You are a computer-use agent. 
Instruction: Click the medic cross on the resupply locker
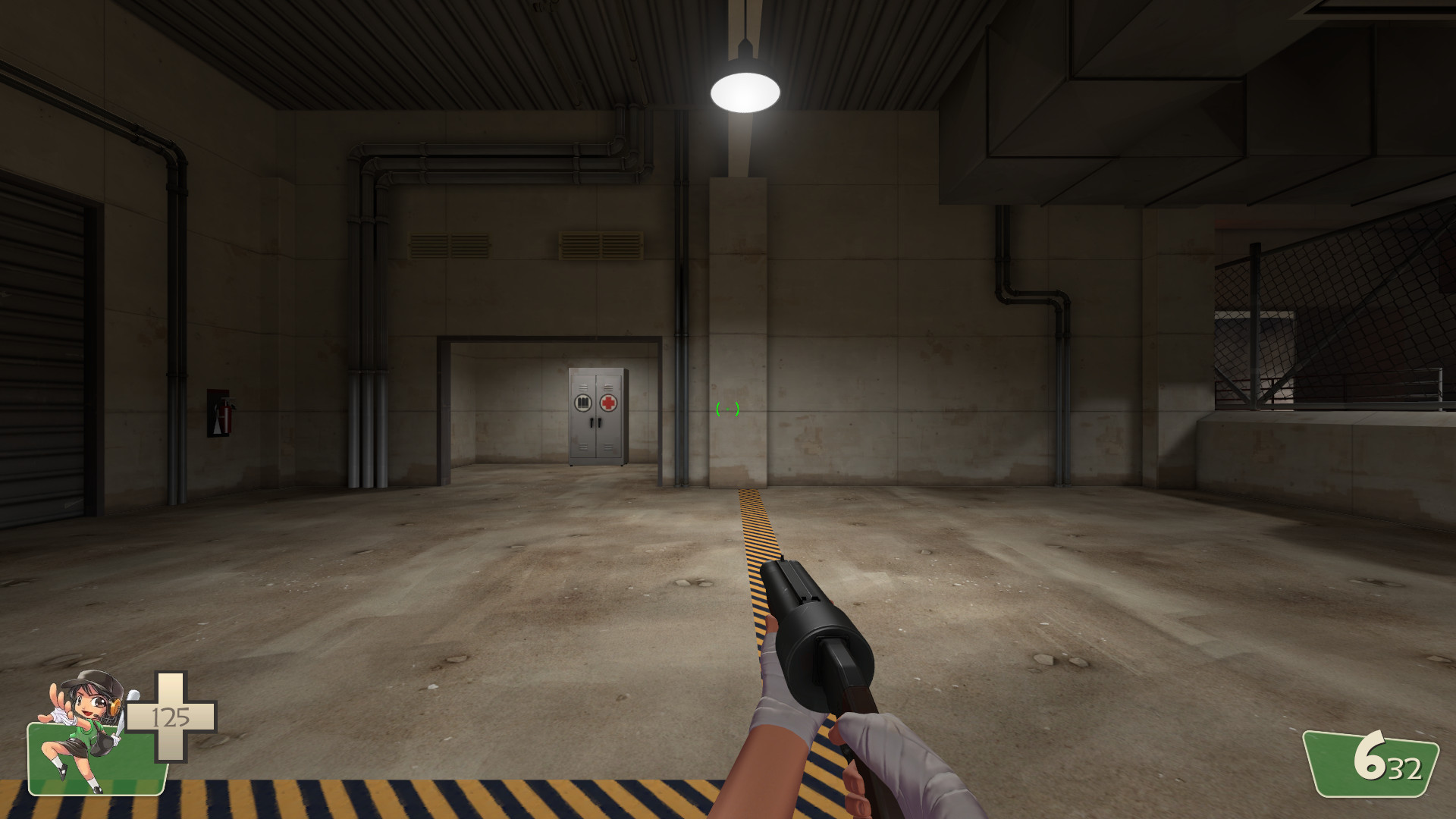coord(608,404)
